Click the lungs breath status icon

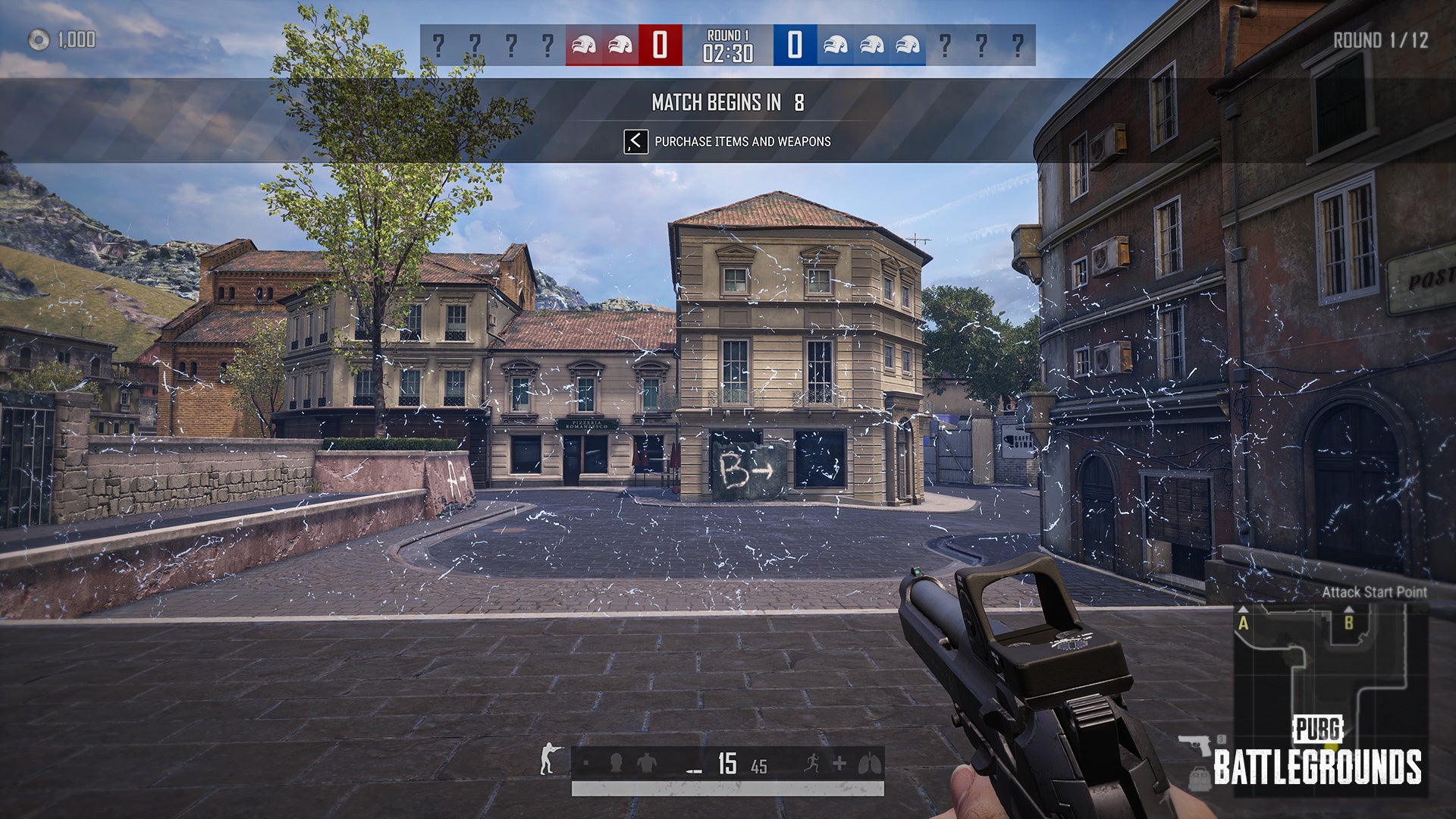click(870, 763)
